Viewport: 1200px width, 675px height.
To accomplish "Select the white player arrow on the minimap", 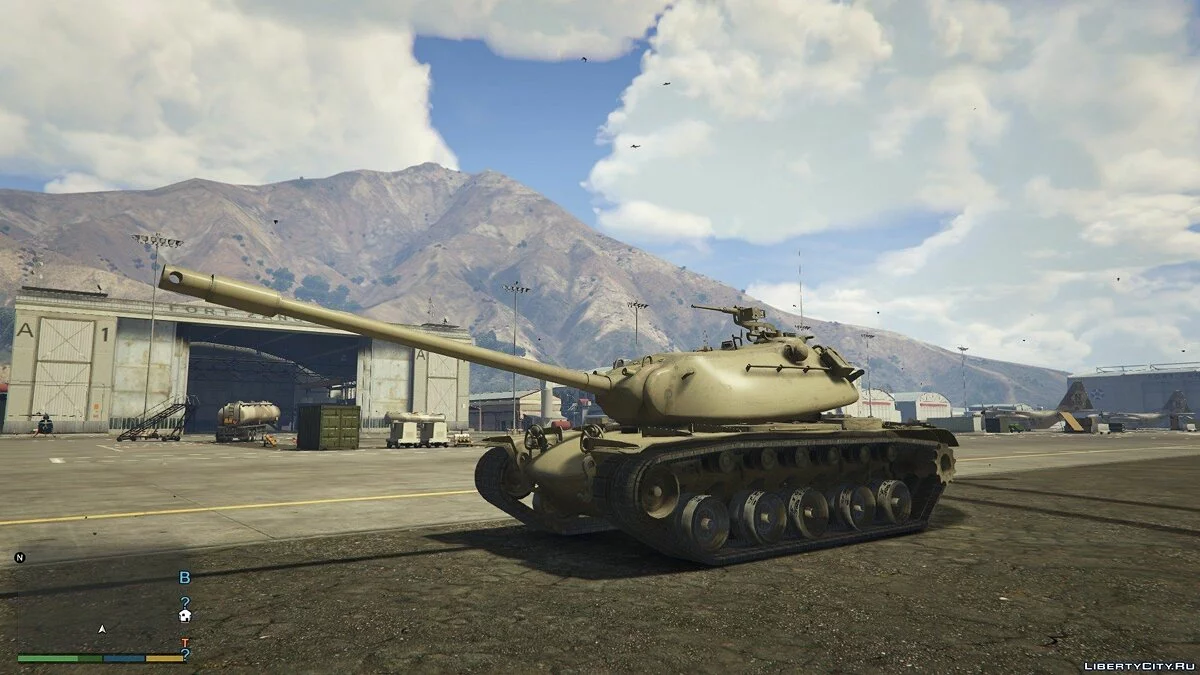I will 101,629.
